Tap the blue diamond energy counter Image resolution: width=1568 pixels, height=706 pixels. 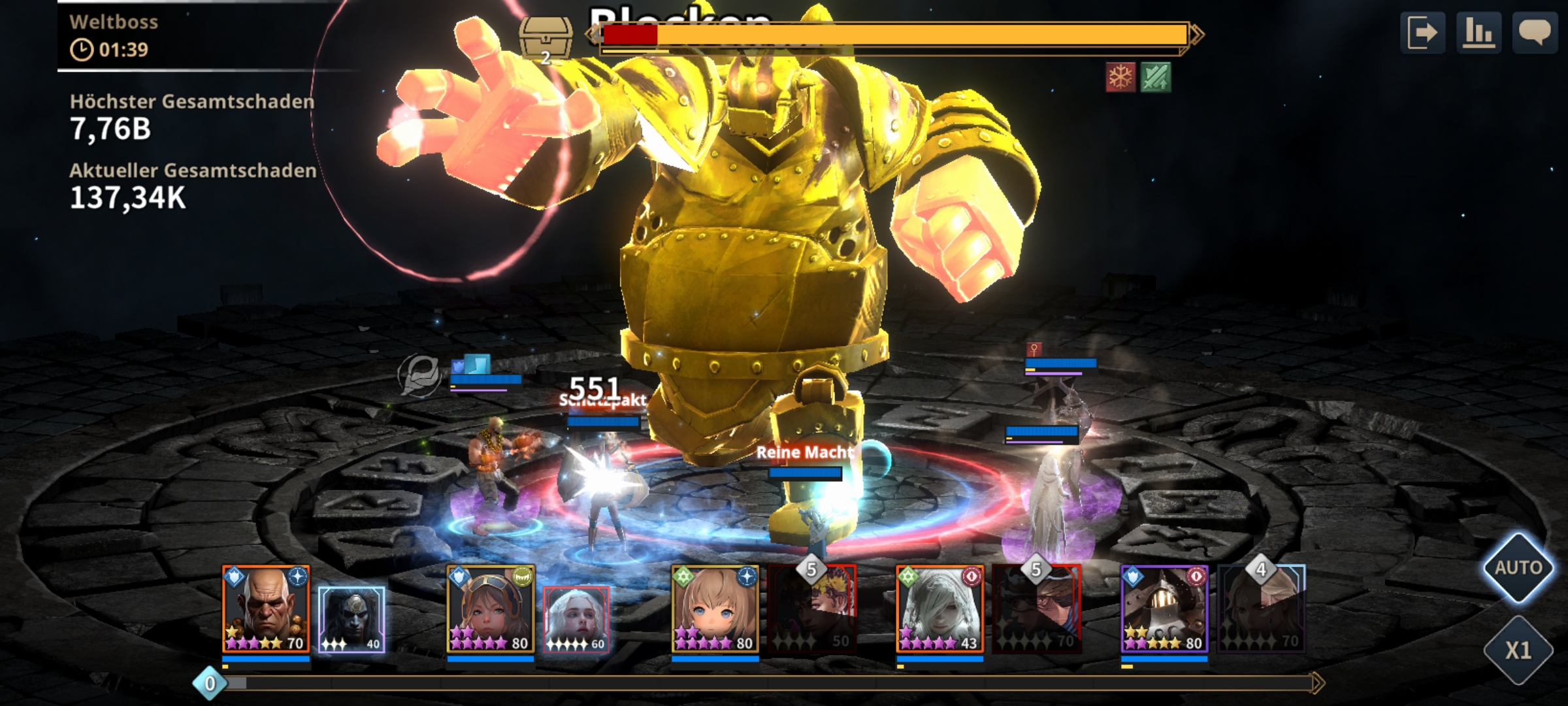(x=210, y=684)
